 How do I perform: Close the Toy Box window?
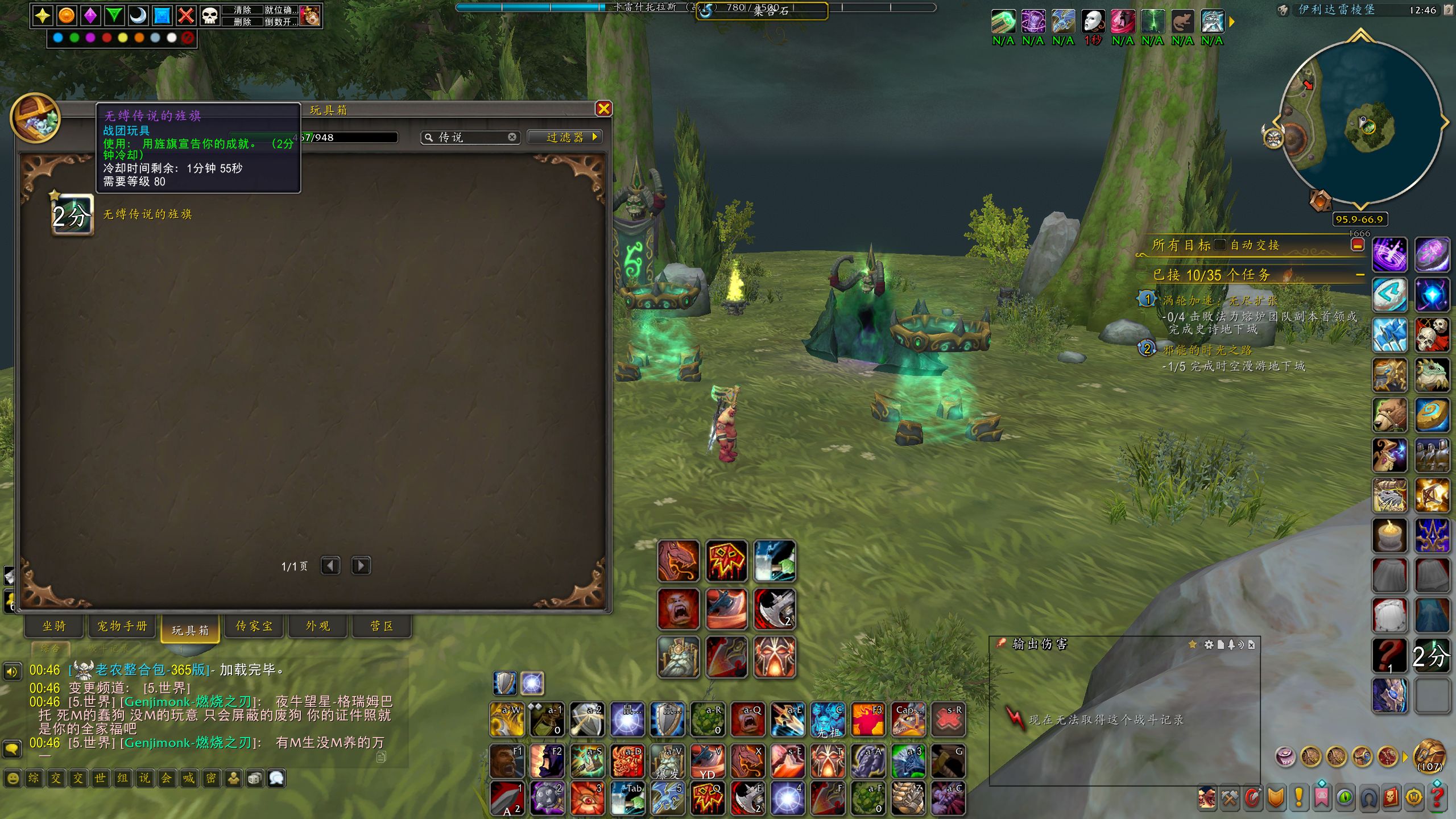[x=603, y=109]
